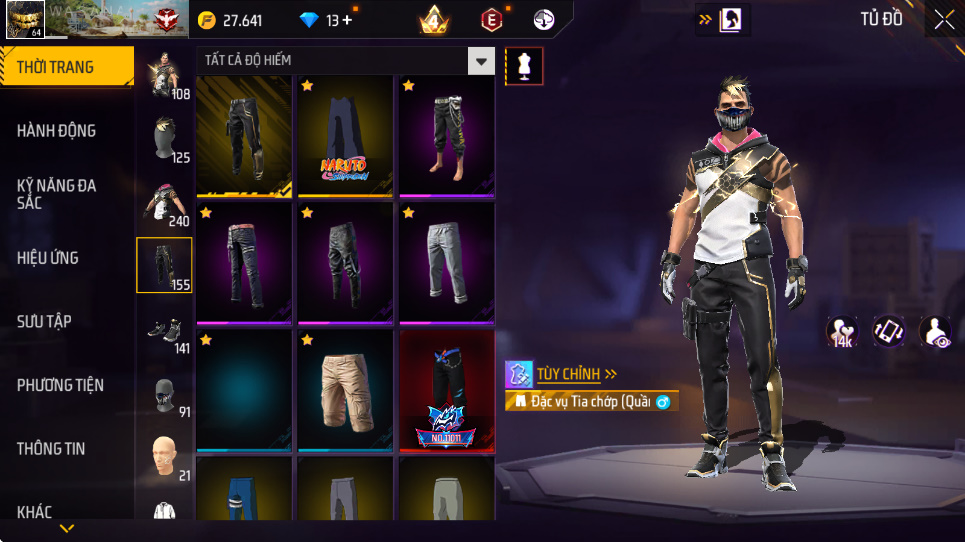Viewport: 965px width, 542px height.
Task: Select the Naruto Shippuden blue pants item
Action: tap(346, 135)
